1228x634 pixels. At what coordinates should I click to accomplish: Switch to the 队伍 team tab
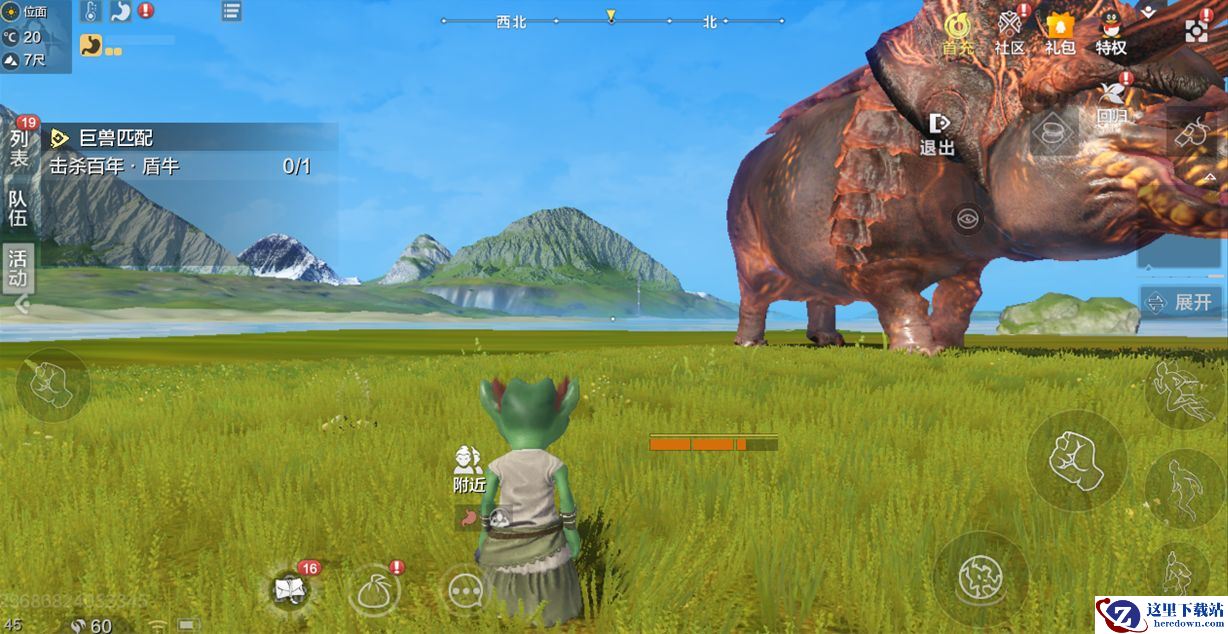[x=19, y=208]
